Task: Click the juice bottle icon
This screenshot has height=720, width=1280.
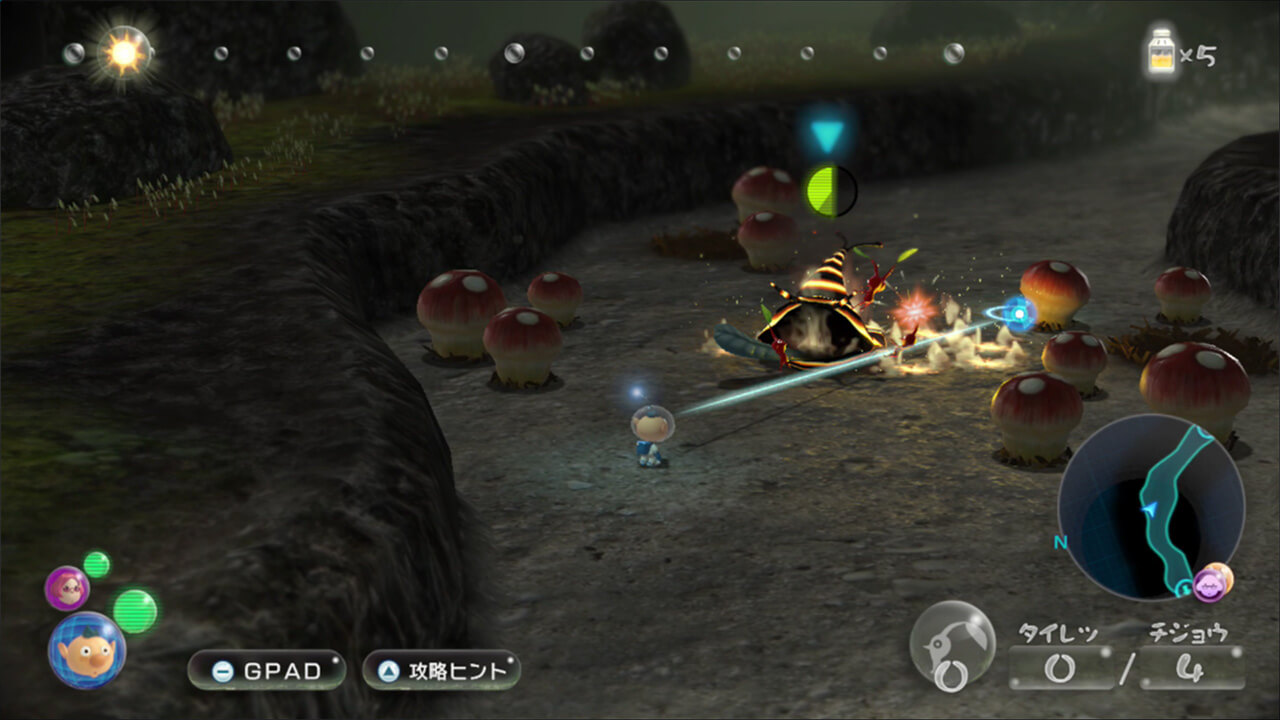Action: pyautogui.click(x=1160, y=53)
